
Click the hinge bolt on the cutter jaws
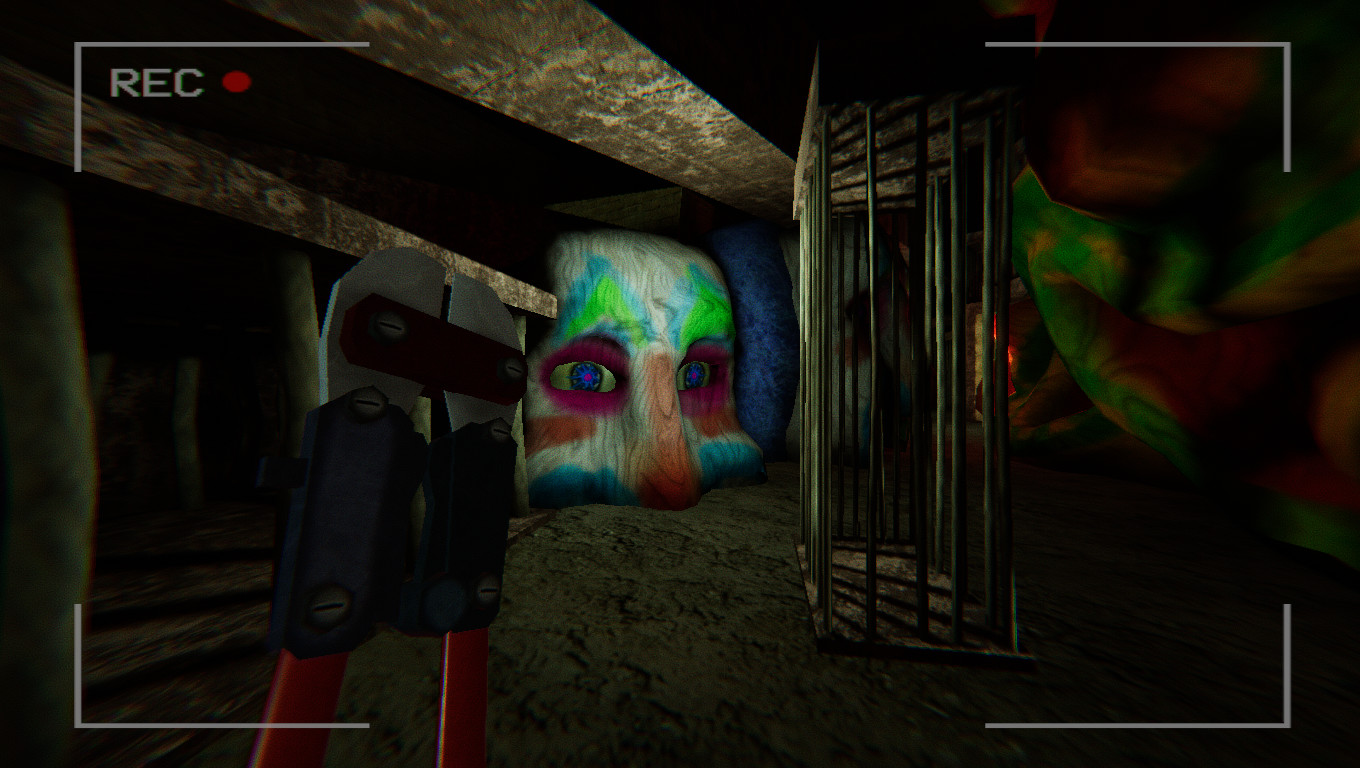tap(389, 325)
